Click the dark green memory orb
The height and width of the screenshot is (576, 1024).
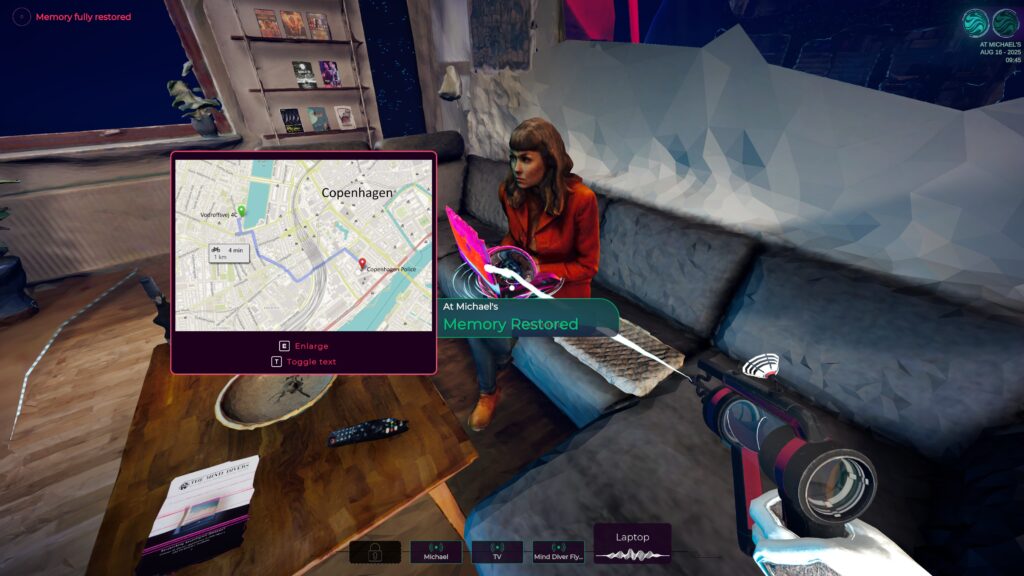click(x=1004, y=22)
